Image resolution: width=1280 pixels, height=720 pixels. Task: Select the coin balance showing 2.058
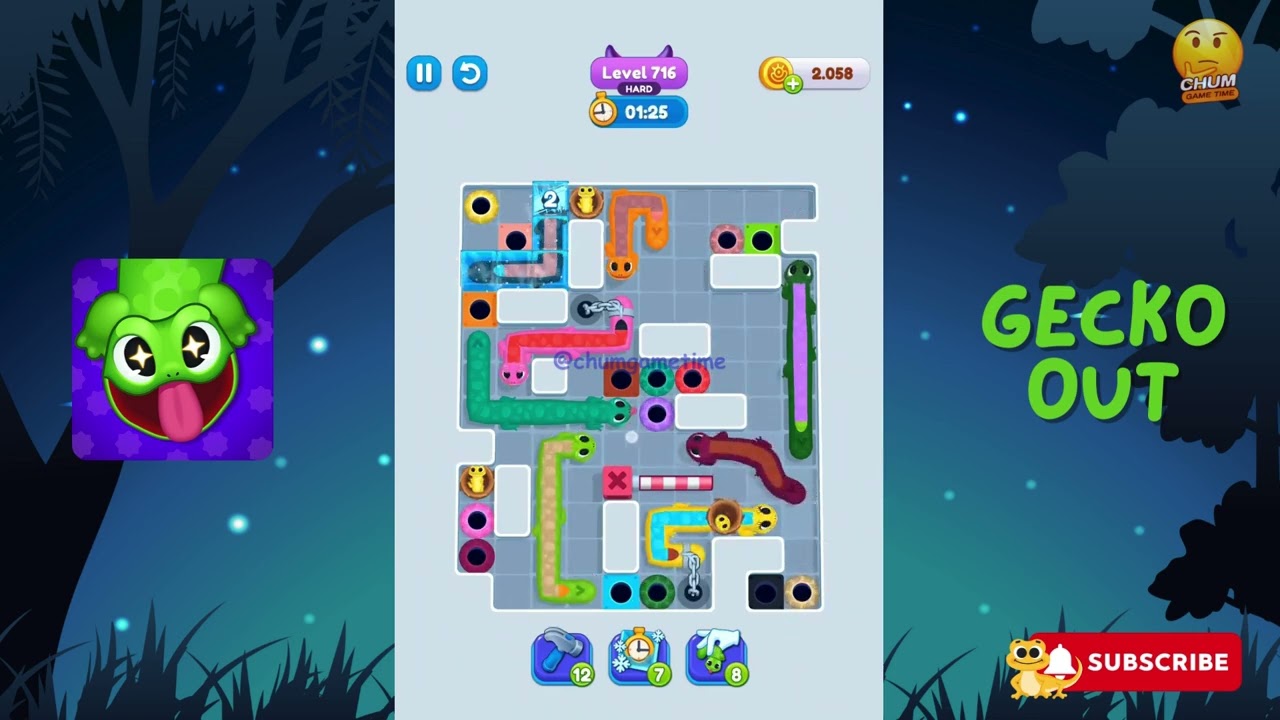pos(831,70)
